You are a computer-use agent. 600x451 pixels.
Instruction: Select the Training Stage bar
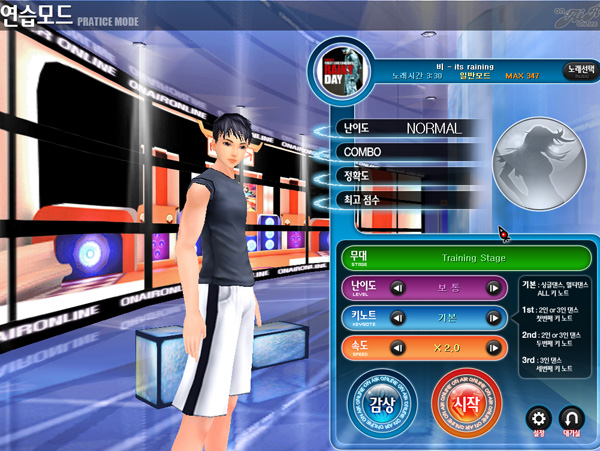tap(472, 257)
